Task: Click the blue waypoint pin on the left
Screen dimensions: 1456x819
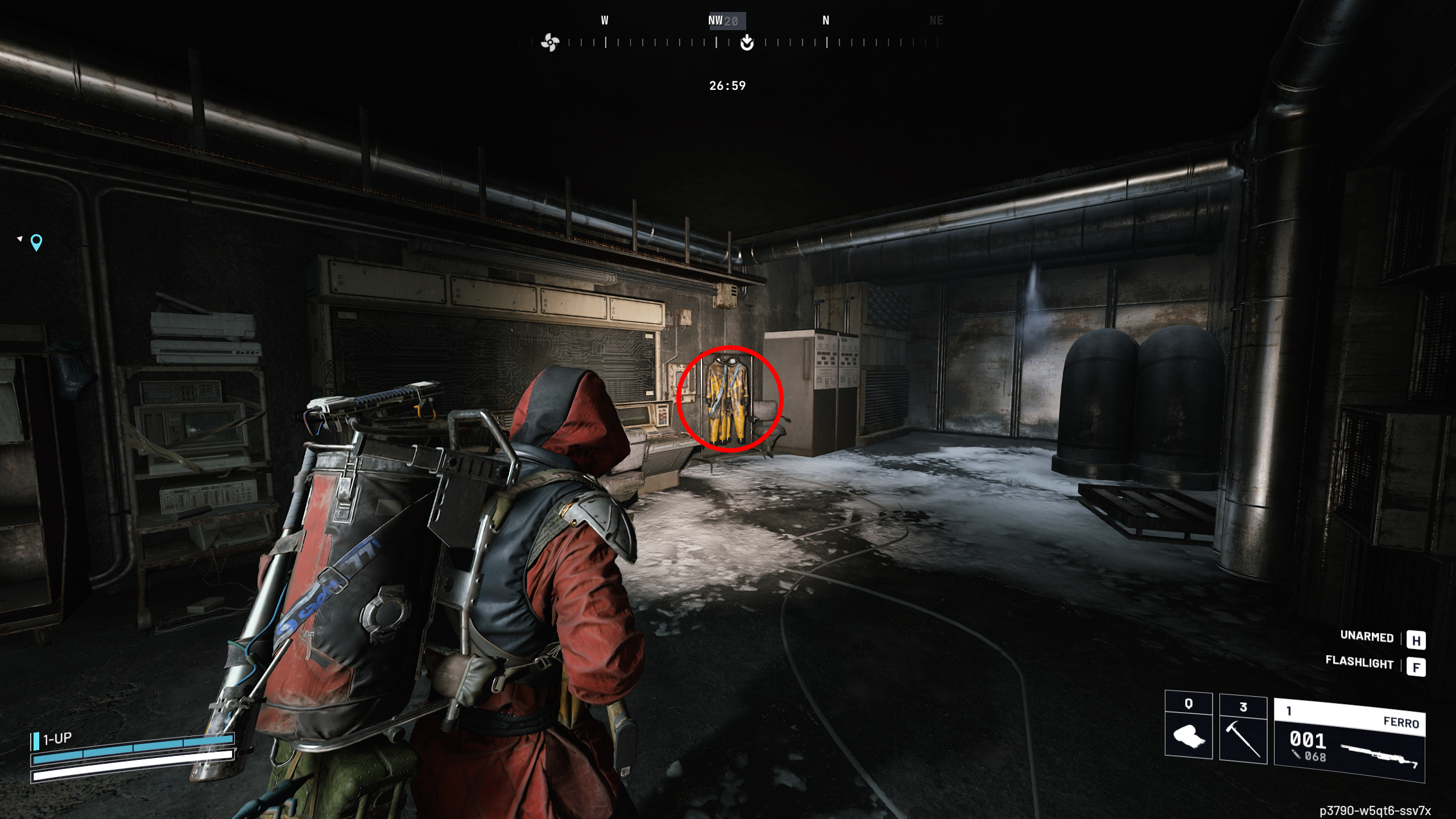Action: coord(36,242)
